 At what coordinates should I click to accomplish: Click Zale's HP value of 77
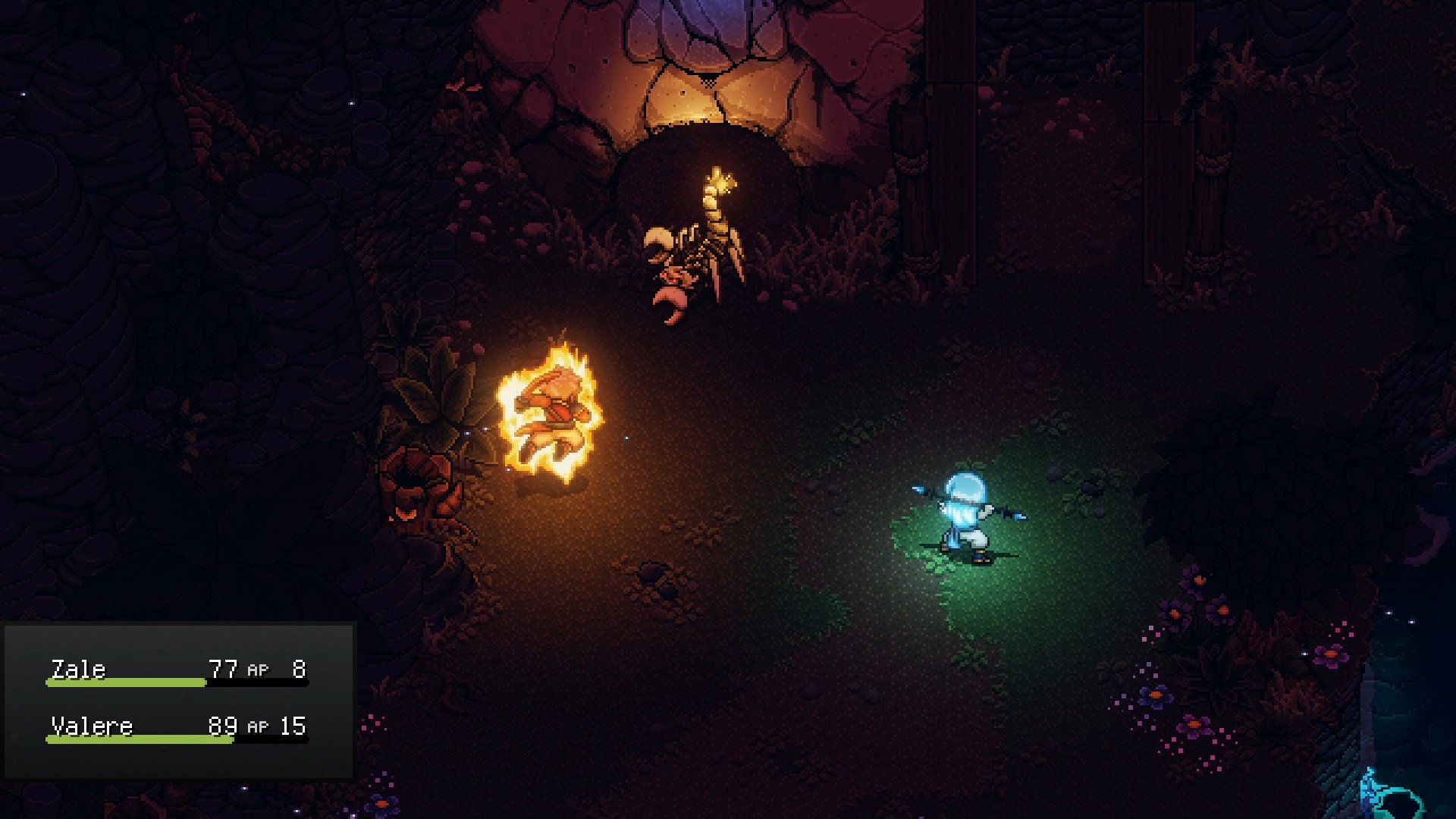(223, 668)
